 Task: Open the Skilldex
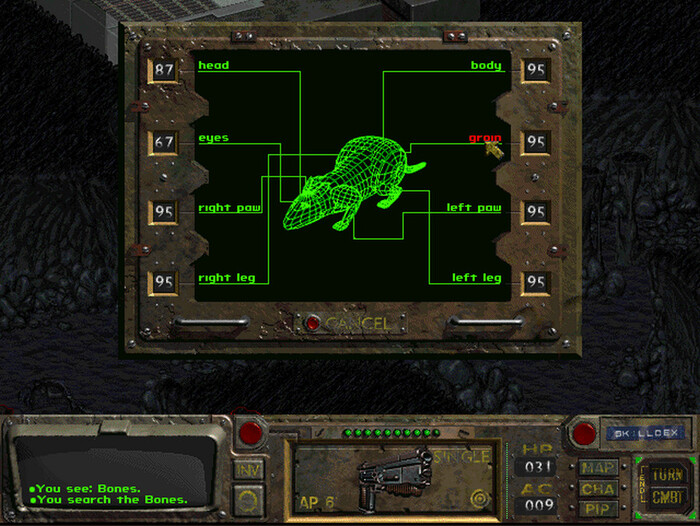click(x=643, y=433)
